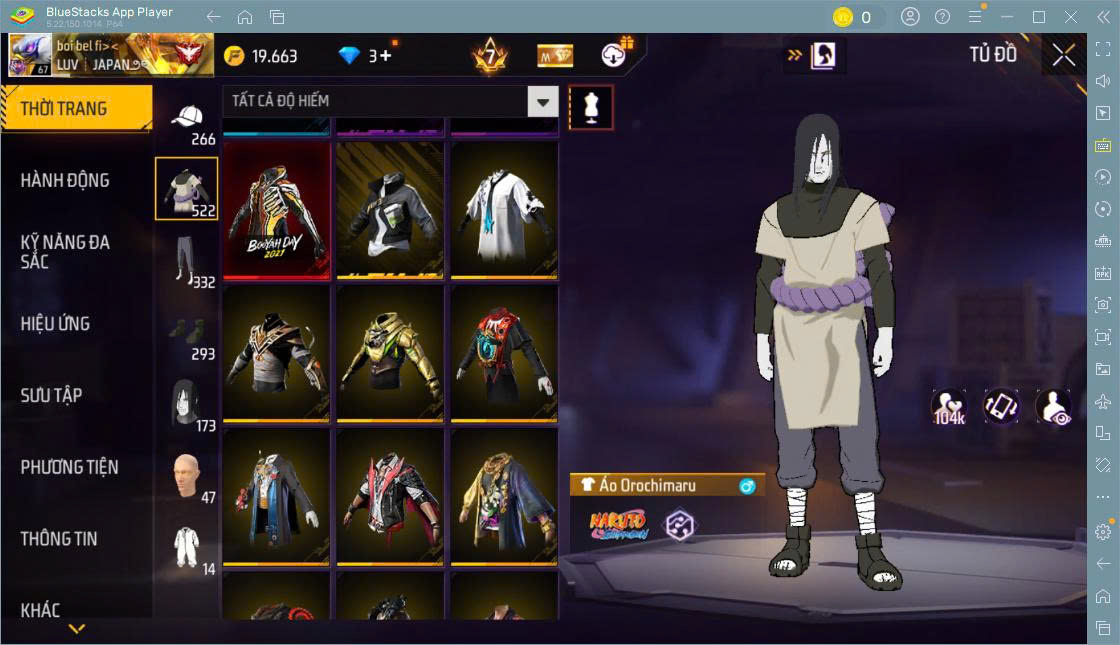Go to the Sưu Tập tab
Screen dimensions: 1120x645
coord(51,396)
